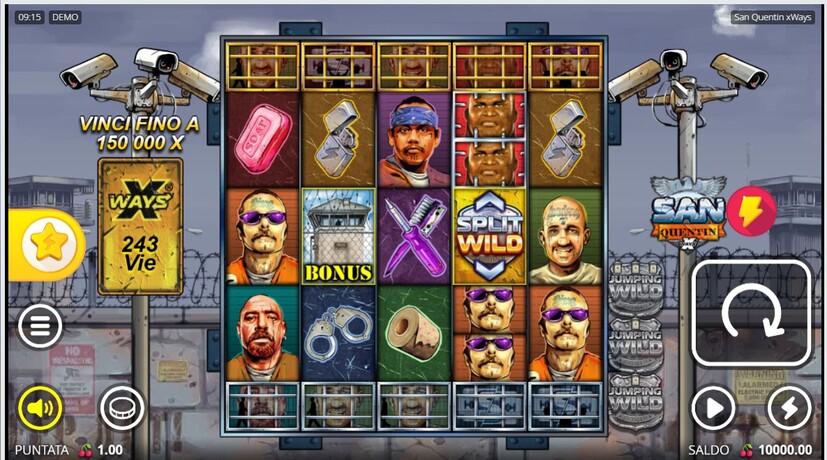Viewport: 827px width, 460px height.
Task: Show the xWays 243 Vie info panel
Action: (x=140, y=227)
